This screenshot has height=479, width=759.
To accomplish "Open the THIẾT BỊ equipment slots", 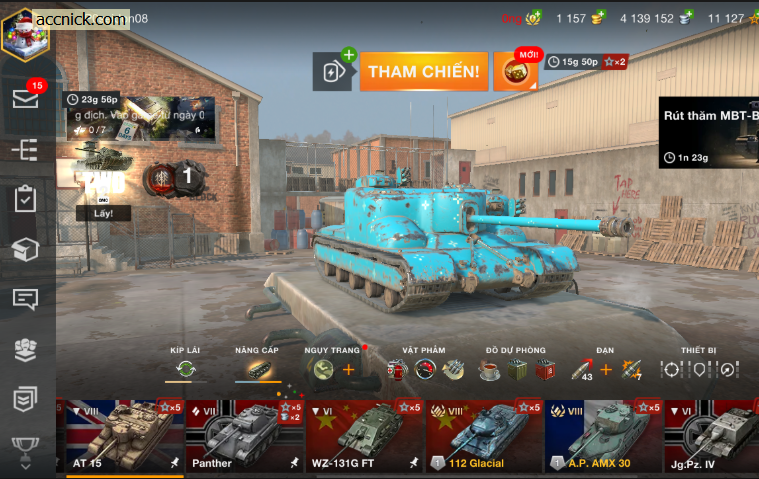I will tap(699, 369).
